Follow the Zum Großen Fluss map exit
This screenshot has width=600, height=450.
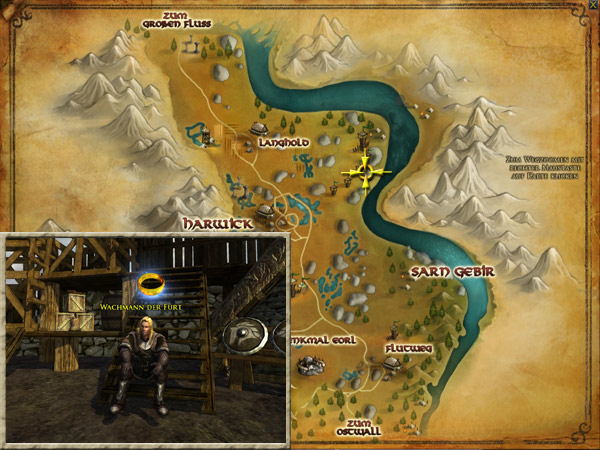coord(177,20)
